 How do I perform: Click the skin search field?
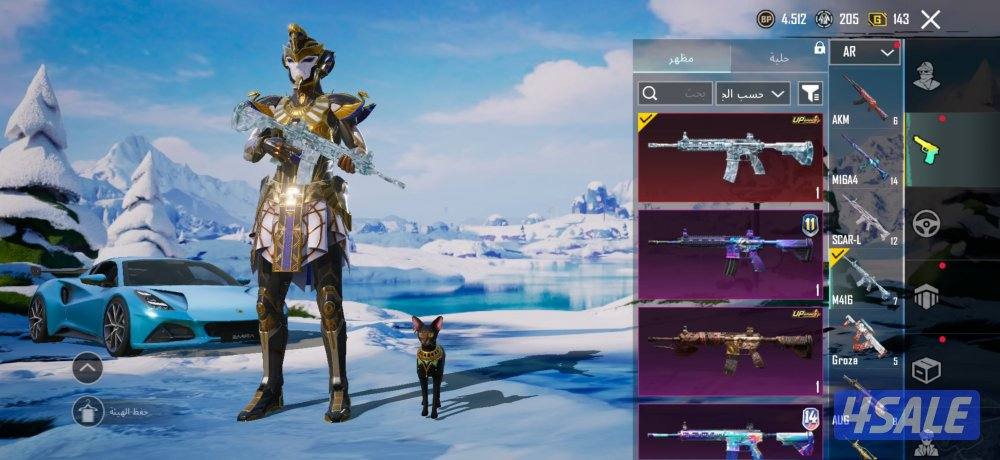click(x=675, y=94)
